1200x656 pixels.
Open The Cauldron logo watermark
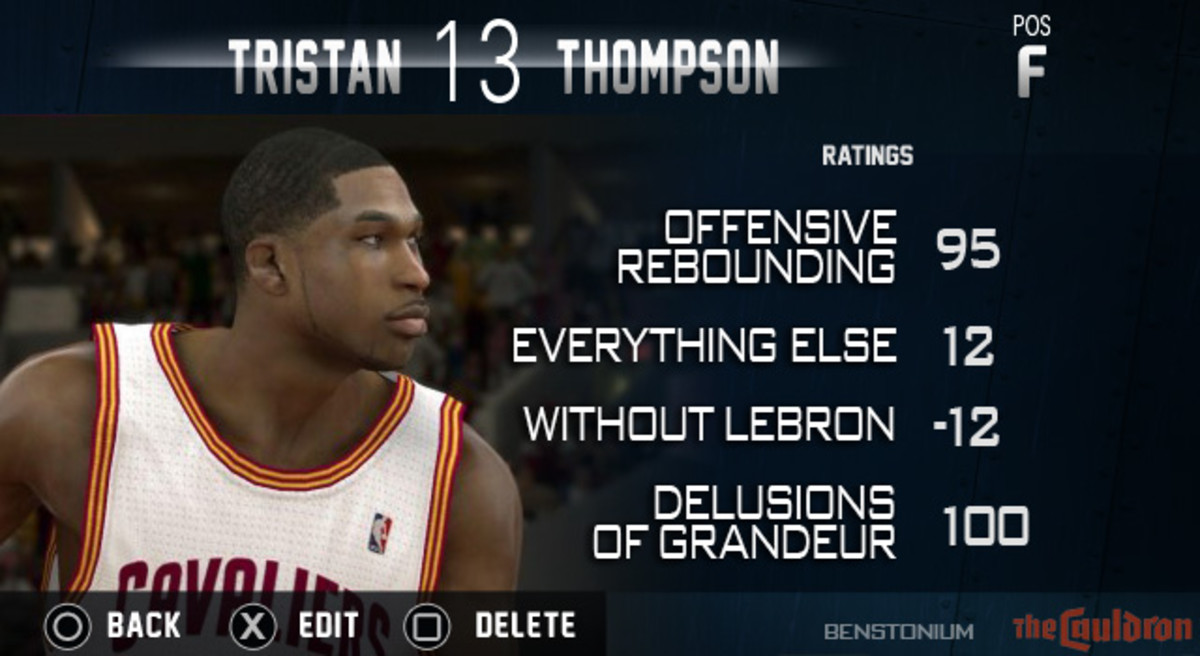click(x=1100, y=628)
